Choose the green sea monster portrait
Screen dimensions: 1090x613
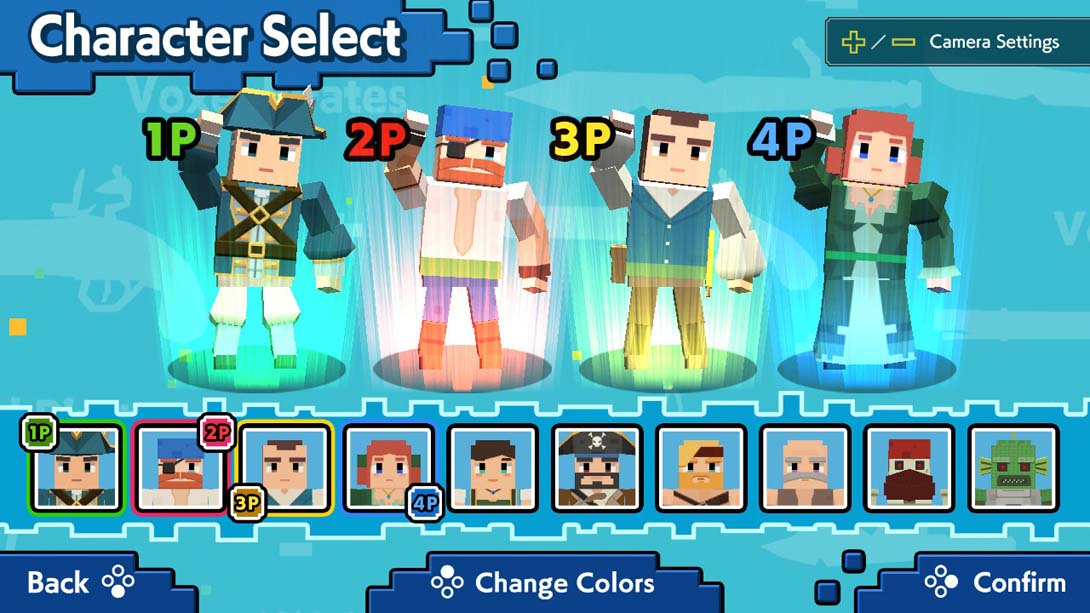point(1013,469)
